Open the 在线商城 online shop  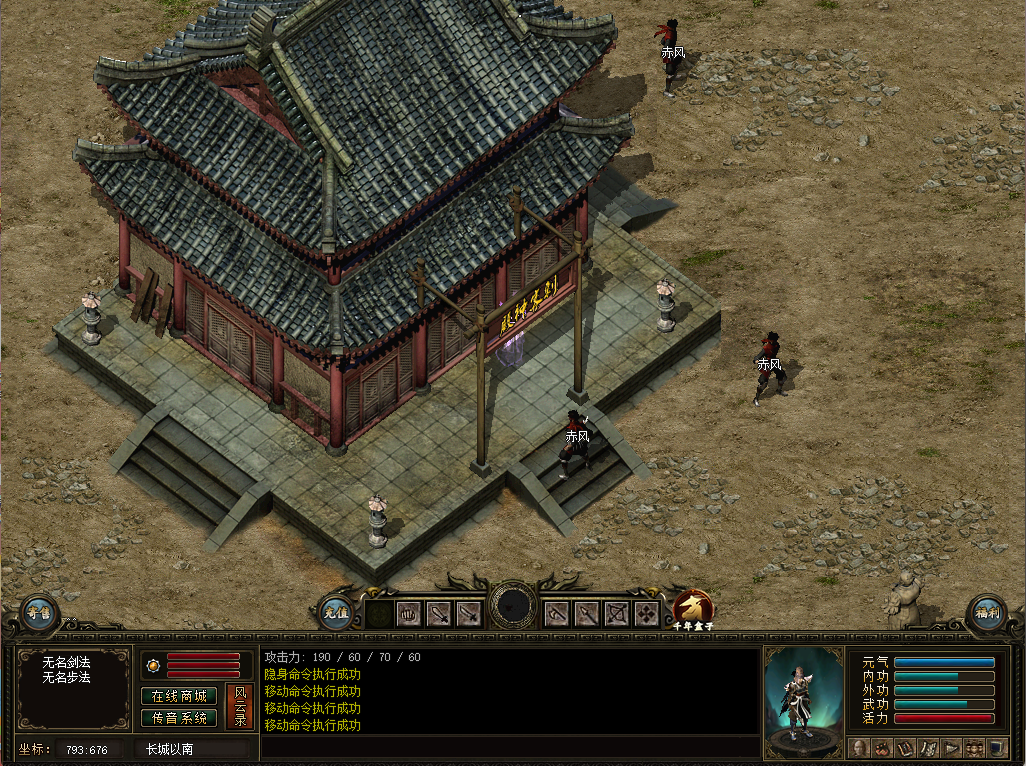click(x=180, y=696)
